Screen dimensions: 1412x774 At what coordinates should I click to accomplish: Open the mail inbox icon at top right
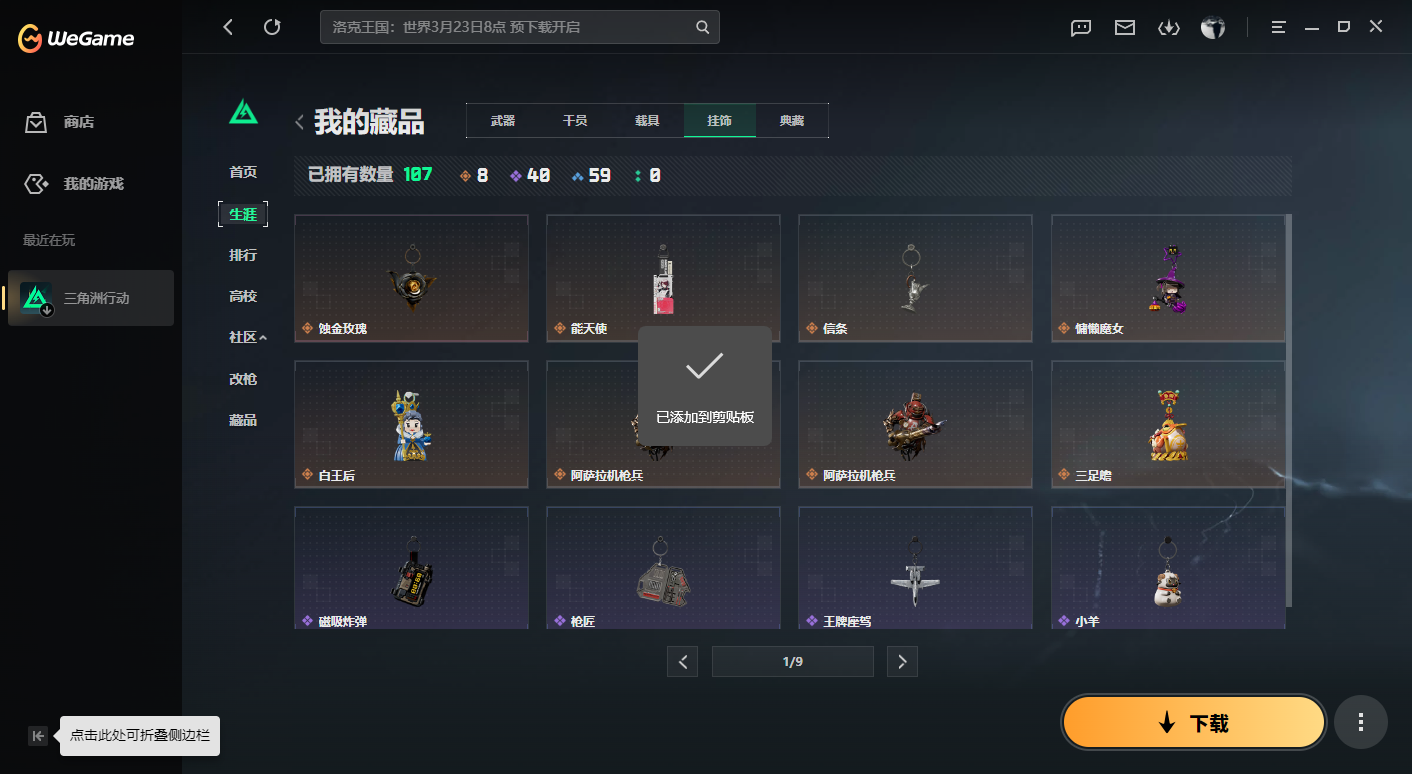click(1124, 27)
